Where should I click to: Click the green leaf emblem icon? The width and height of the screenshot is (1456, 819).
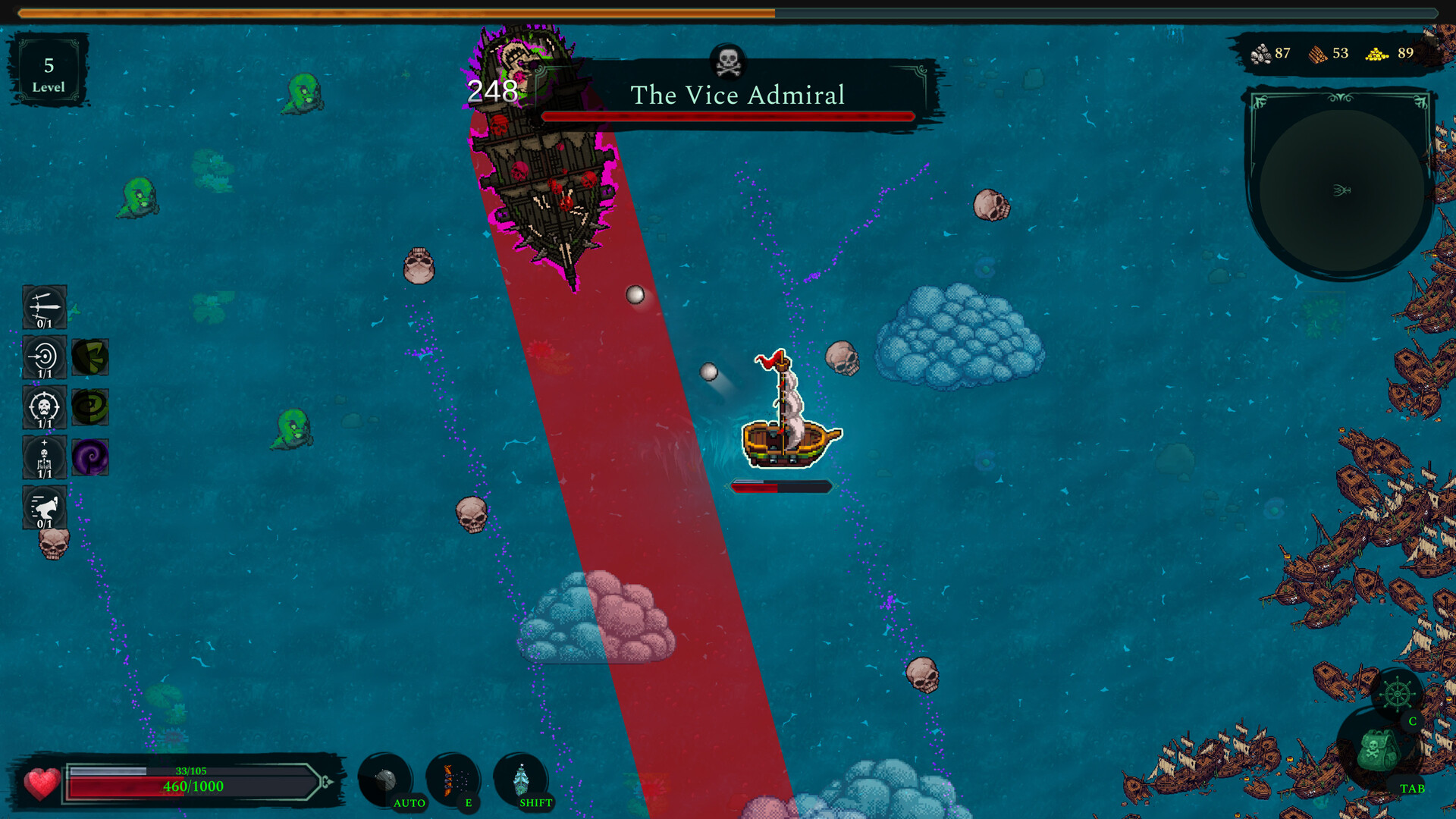coord(90,358)
